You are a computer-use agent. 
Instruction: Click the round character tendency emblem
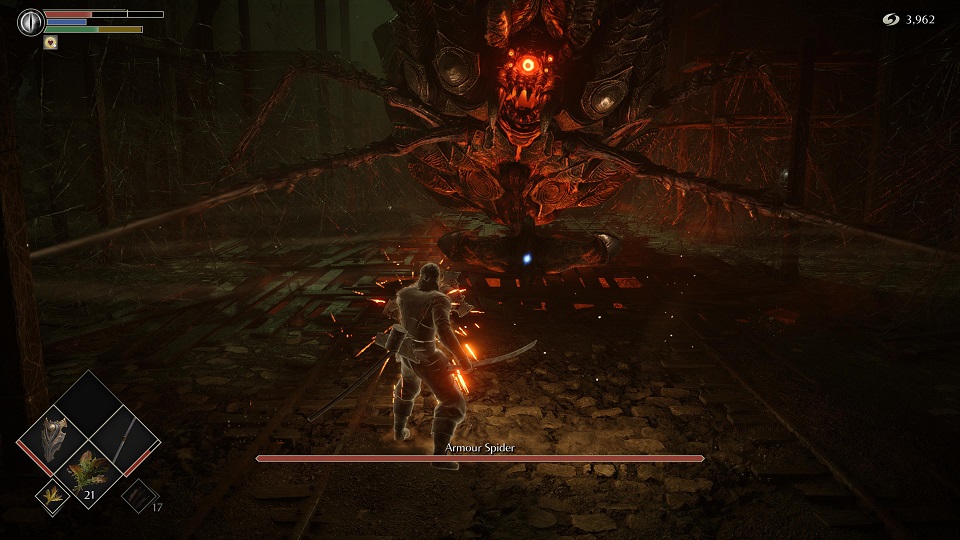(x=31, y=21)
